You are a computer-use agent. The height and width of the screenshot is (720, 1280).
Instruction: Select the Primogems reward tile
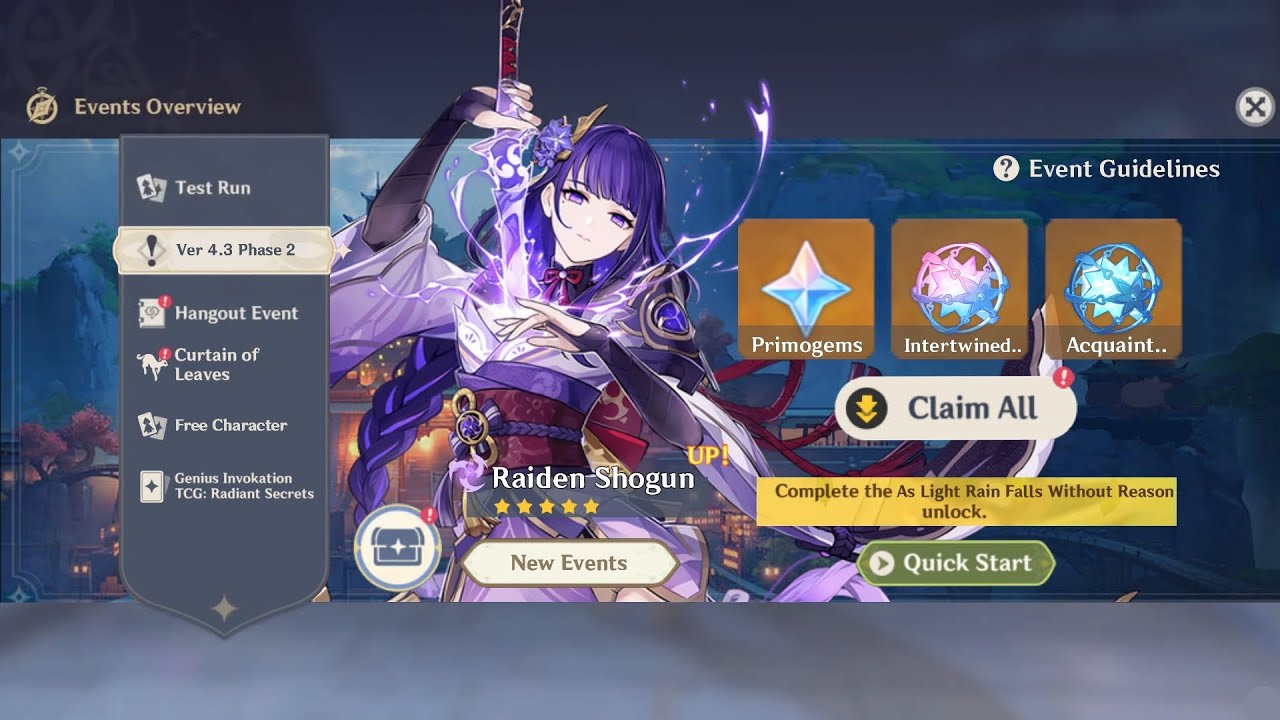(806, 289)
